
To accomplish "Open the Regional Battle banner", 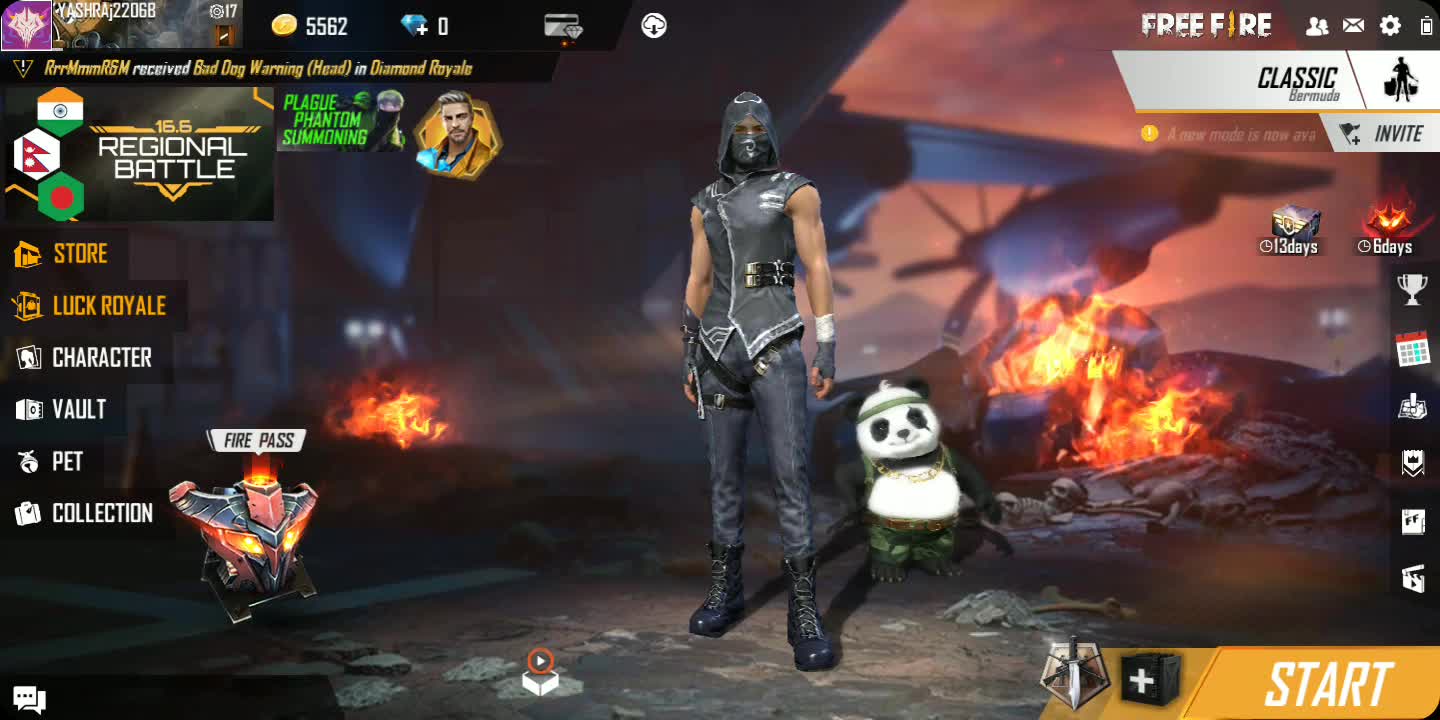I will pyautogui.click(x=139, y=153).
